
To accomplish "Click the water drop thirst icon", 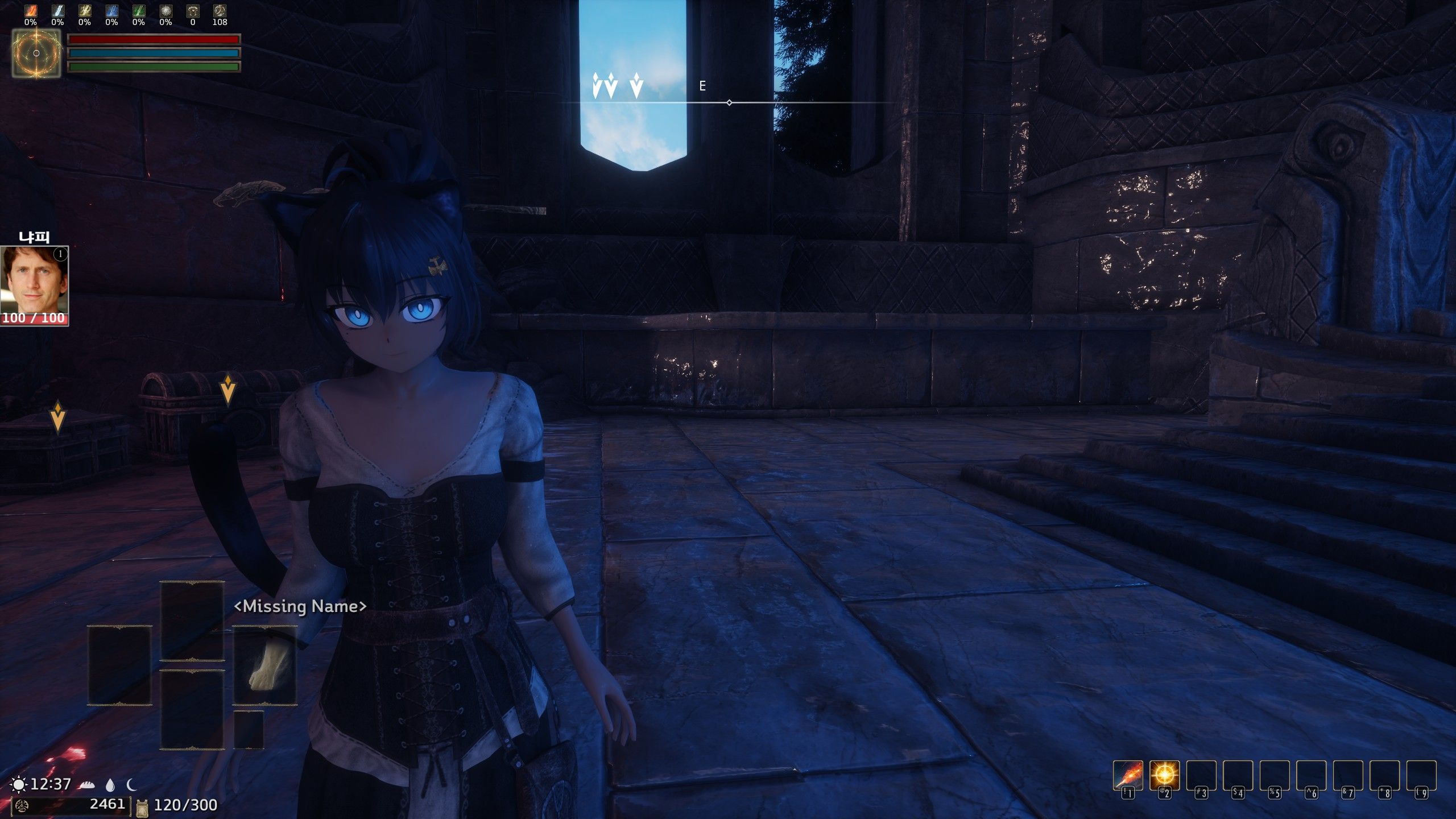I will (x=110, y=785).
